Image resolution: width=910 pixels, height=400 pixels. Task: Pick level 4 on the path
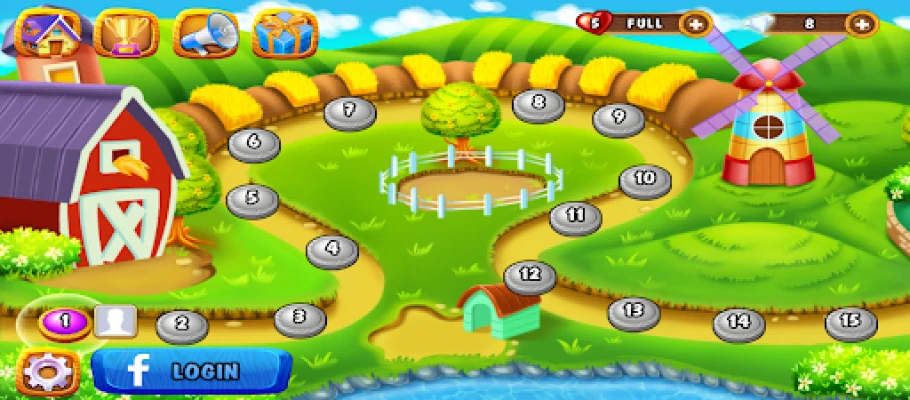tap(332, 249)
